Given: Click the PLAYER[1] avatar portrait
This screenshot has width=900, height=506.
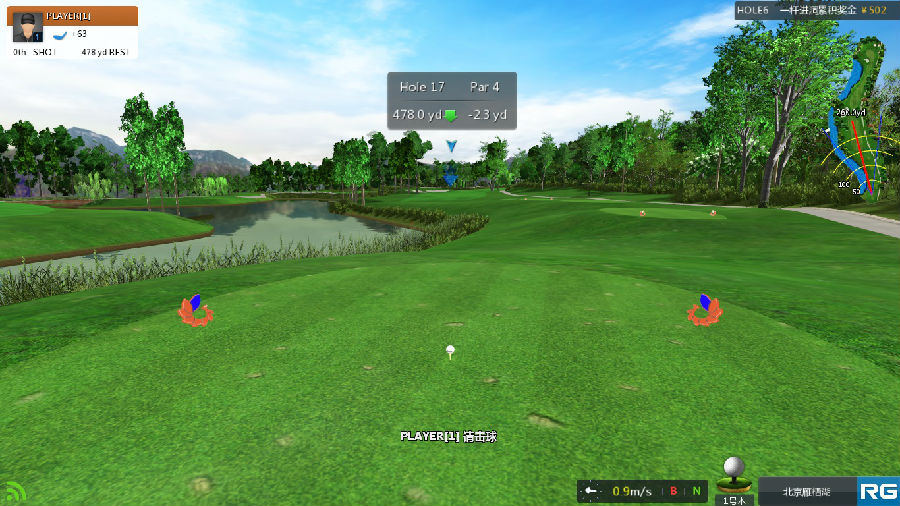Looking at the screenshot, I should tap(27, 28).
